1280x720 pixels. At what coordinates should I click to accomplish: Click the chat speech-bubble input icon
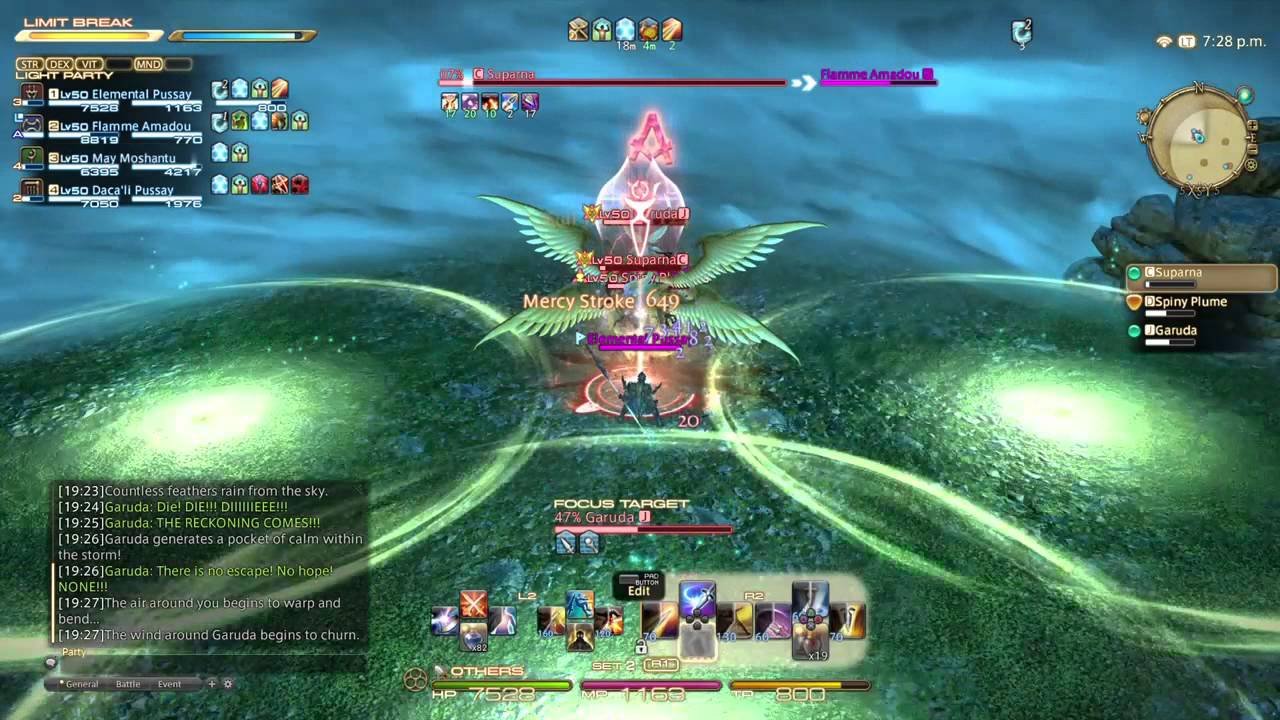(x=51, y=662)
